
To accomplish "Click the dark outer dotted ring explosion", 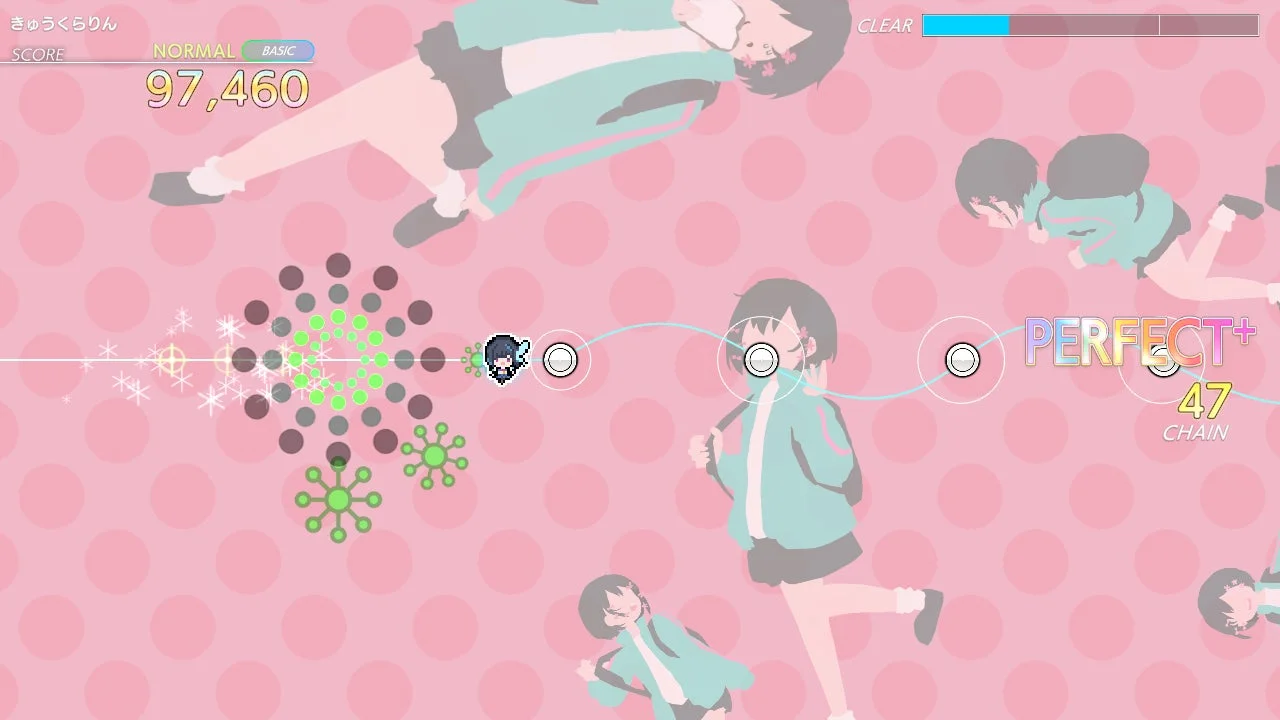I will tap(337, 265).
